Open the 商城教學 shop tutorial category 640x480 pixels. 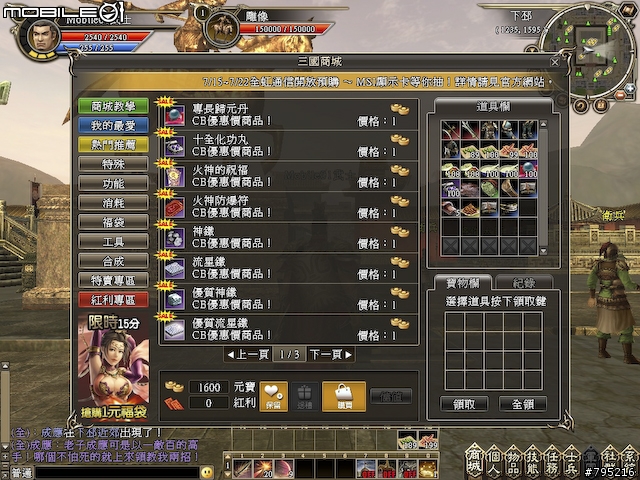(x=113, y=106)
